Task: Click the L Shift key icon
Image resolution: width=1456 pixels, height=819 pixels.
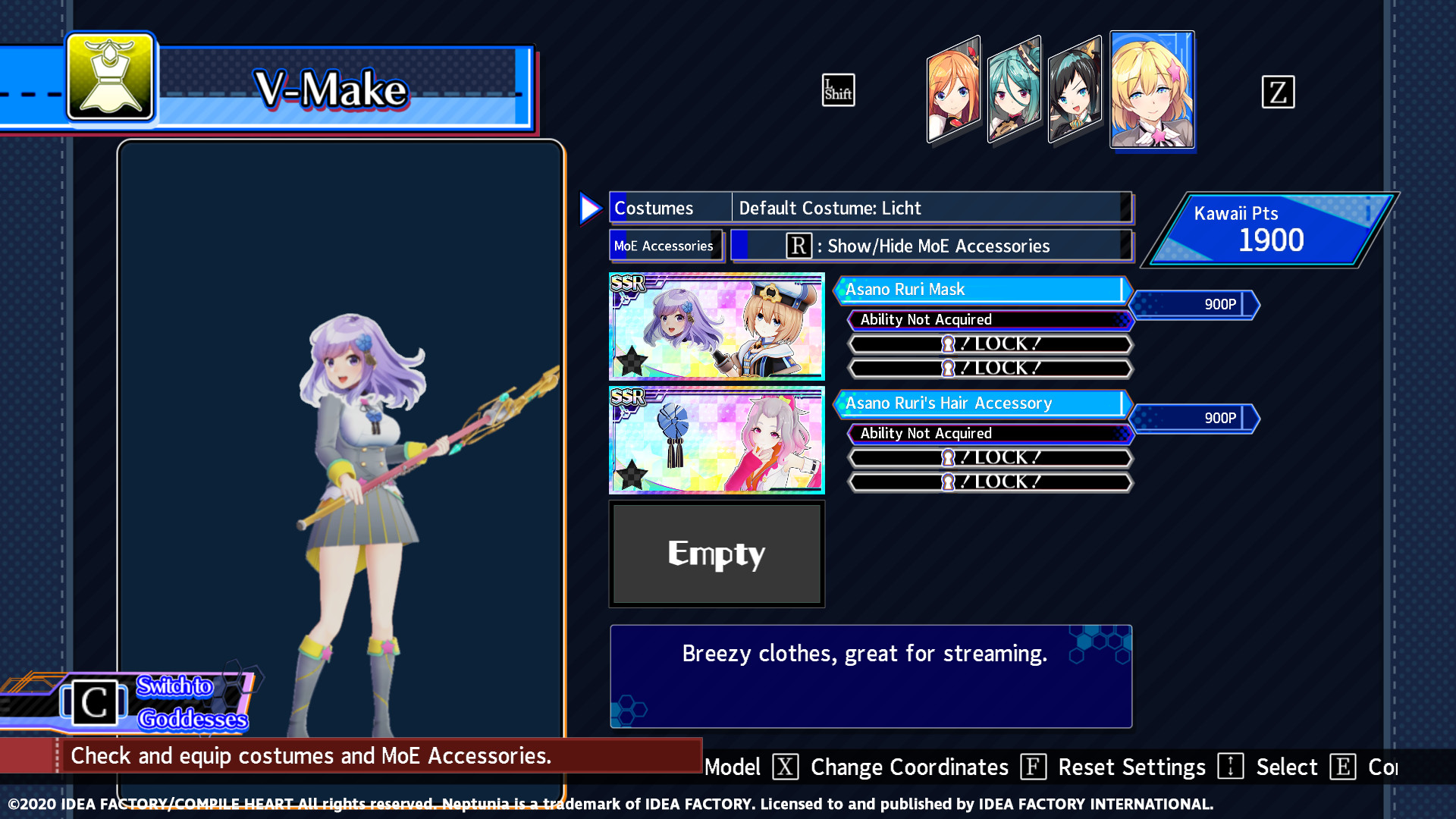Action: [x=838, y=89]
